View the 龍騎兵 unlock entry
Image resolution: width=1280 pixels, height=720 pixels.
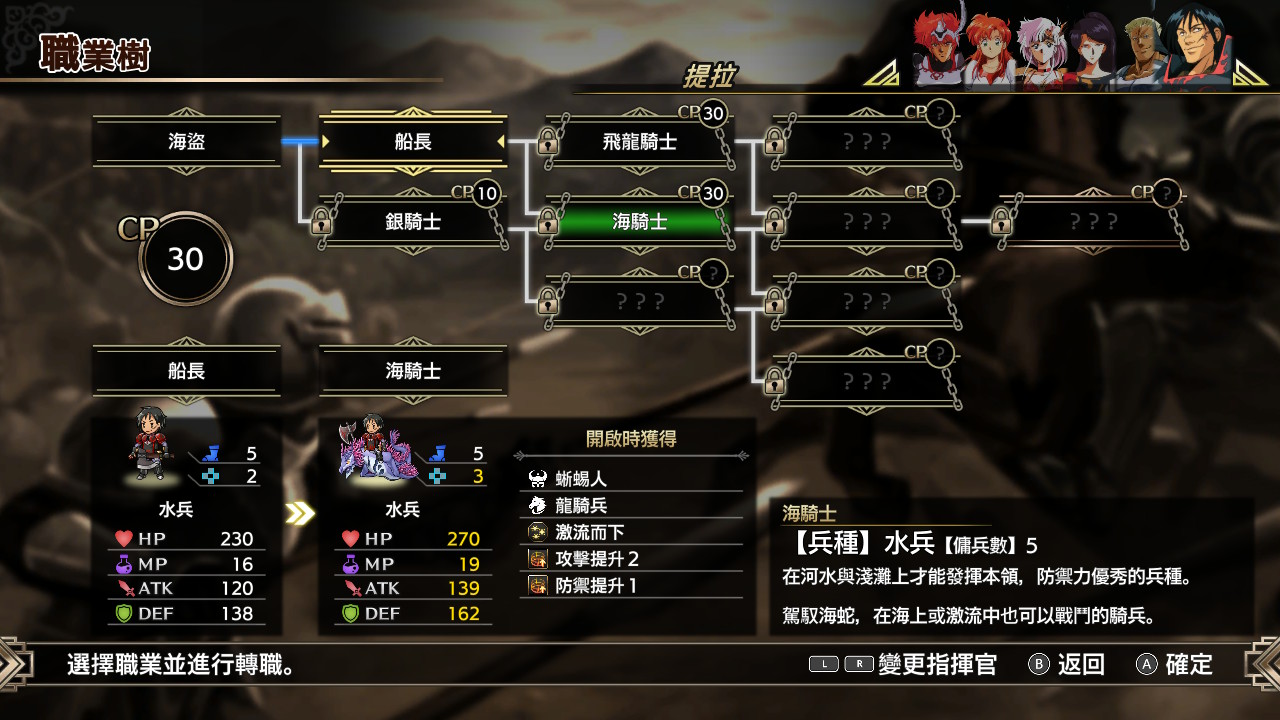(x=632, y=506)
